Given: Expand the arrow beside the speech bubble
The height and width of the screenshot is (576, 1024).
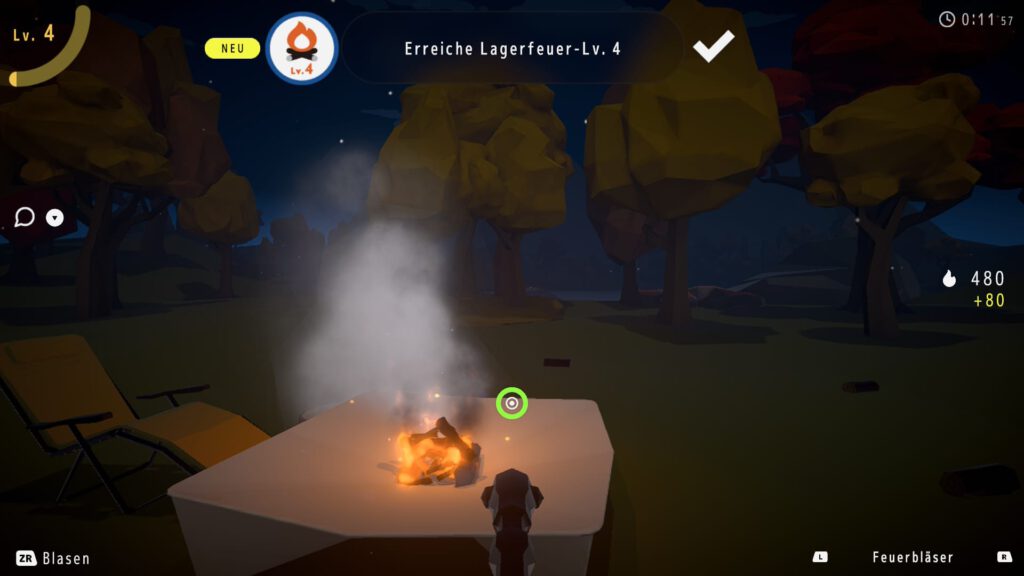Looking at the screenshot, I should tap(55, 217).
